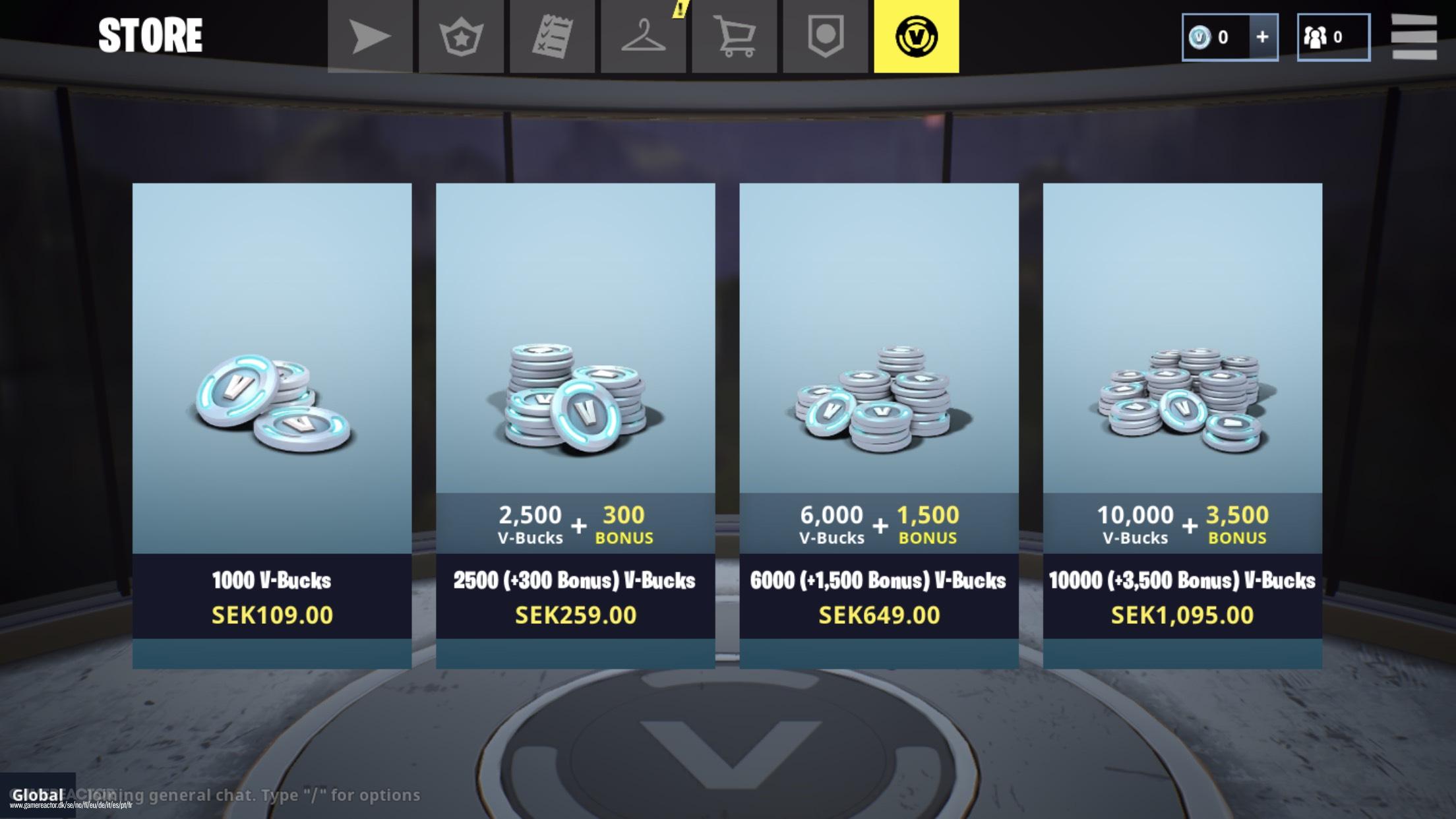The height and width of the screenshot is (819, 1456).
Task: Open the Career banner icon
Action: [x=826, y=36]
